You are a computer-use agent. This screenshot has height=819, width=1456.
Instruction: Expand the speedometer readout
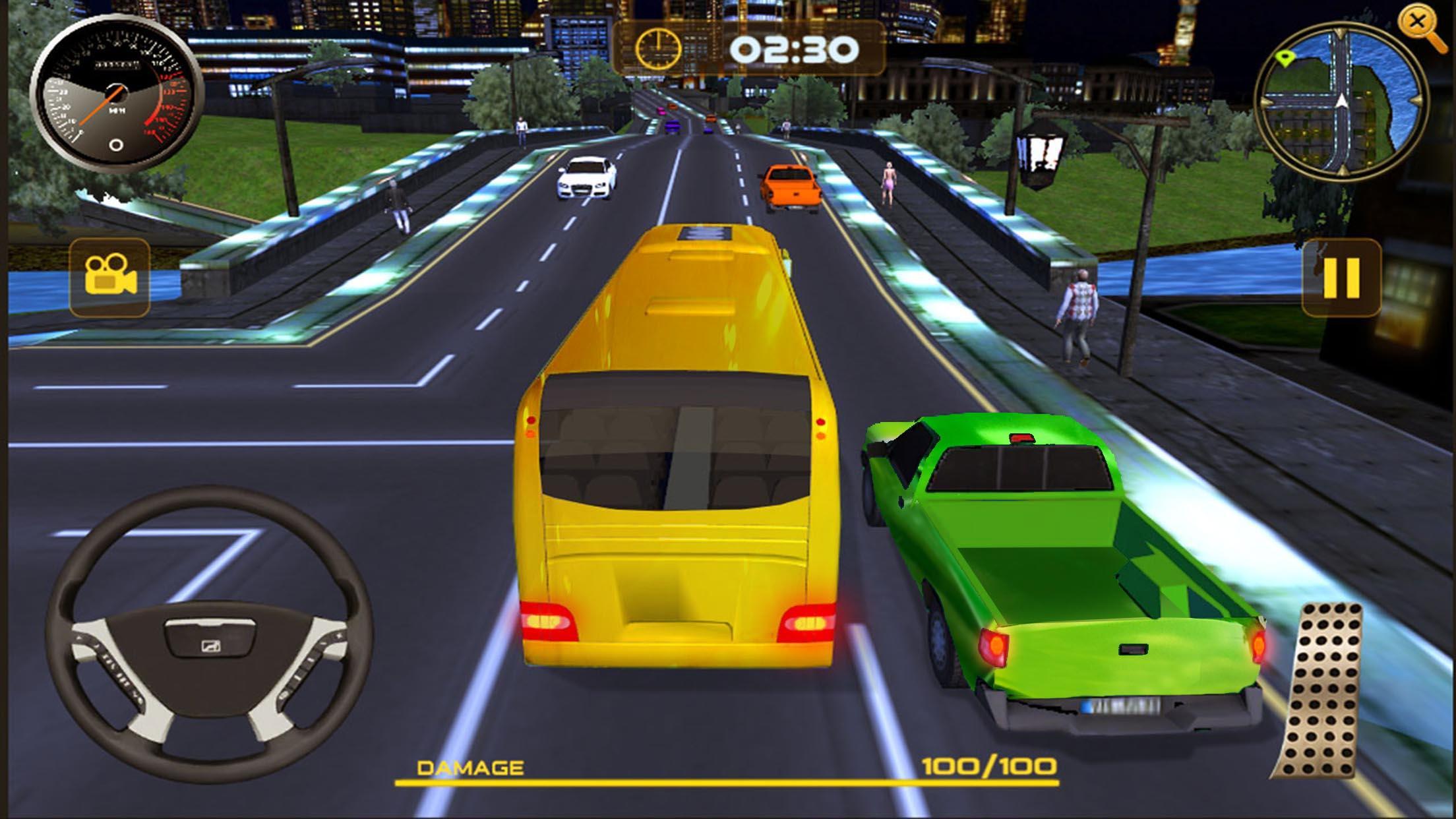[117, 96]
